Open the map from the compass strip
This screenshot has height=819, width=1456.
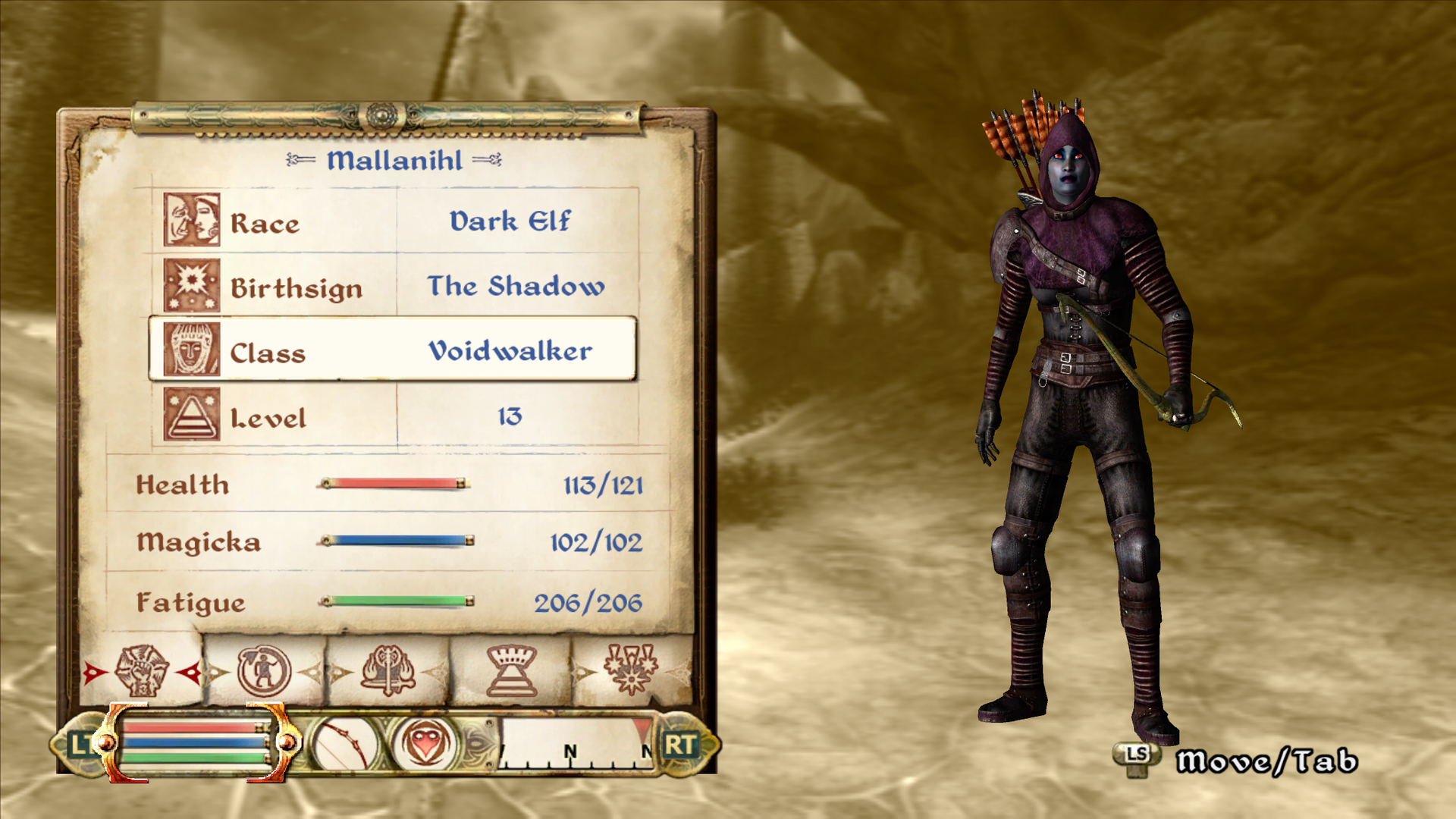tap(576, 745)
